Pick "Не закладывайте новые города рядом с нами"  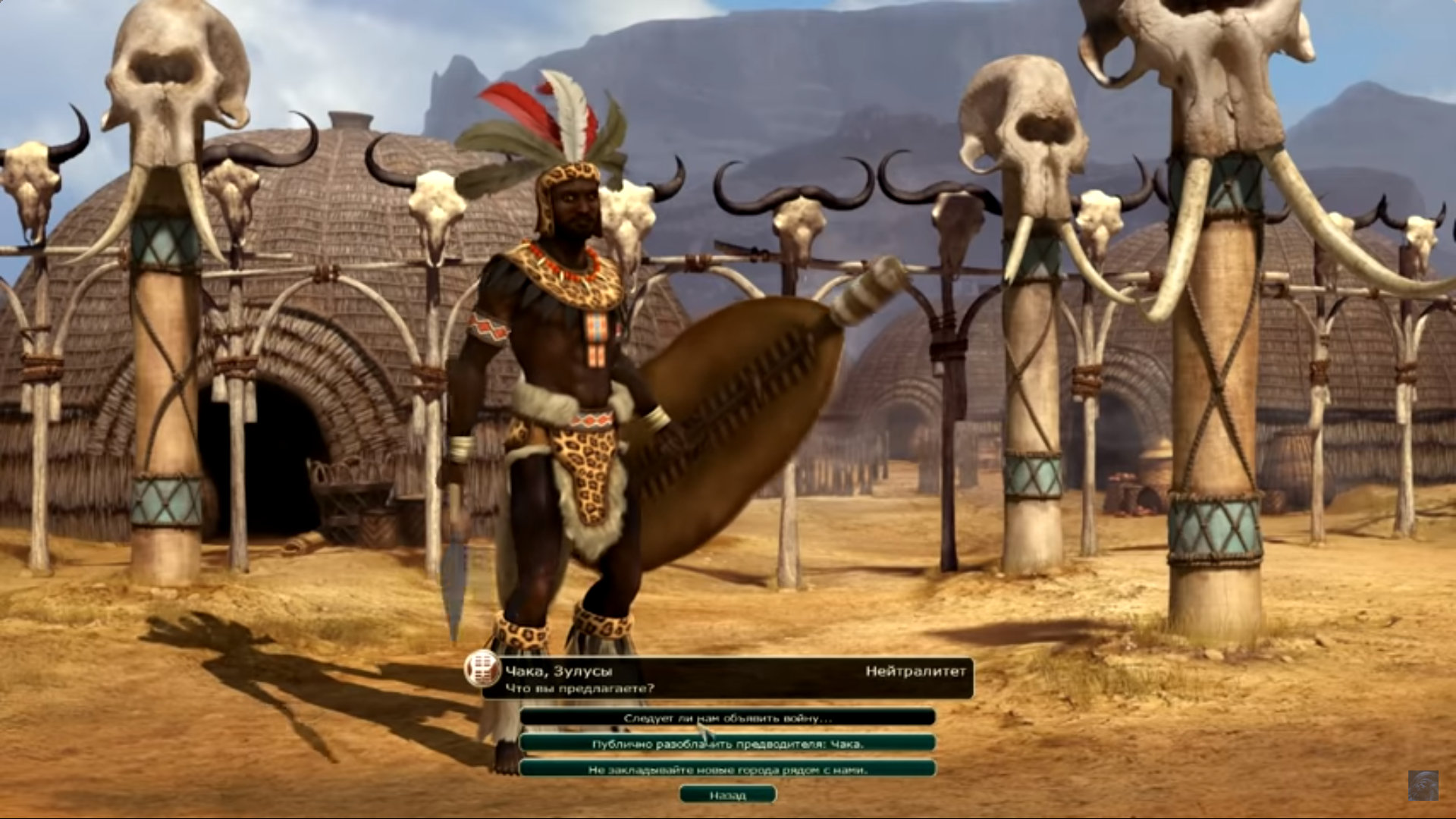click(x=727, y=769)
